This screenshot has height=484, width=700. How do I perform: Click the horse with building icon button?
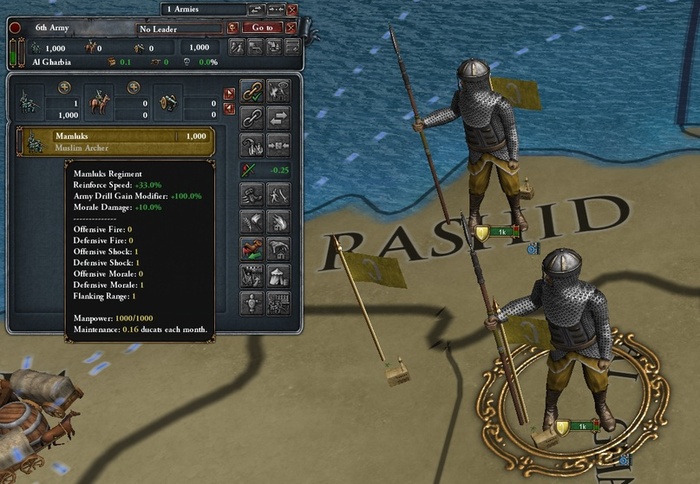point(279,249)
